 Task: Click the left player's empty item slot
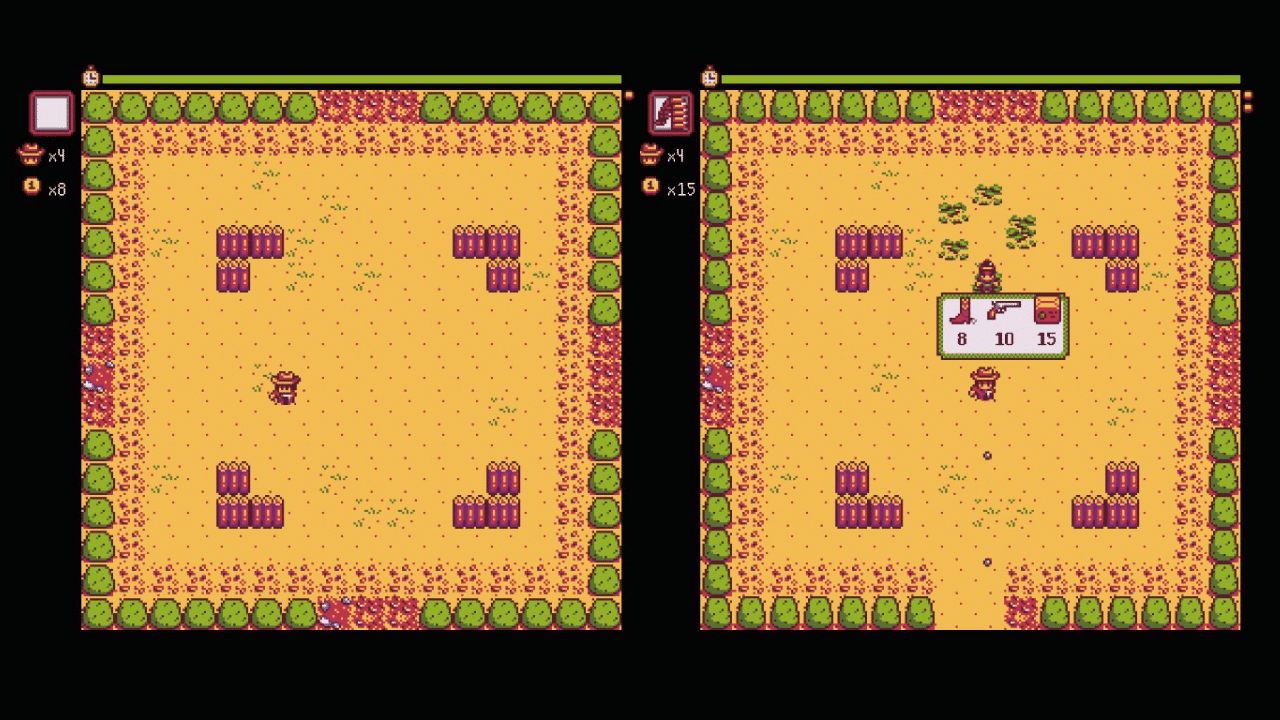click(51, 112)
